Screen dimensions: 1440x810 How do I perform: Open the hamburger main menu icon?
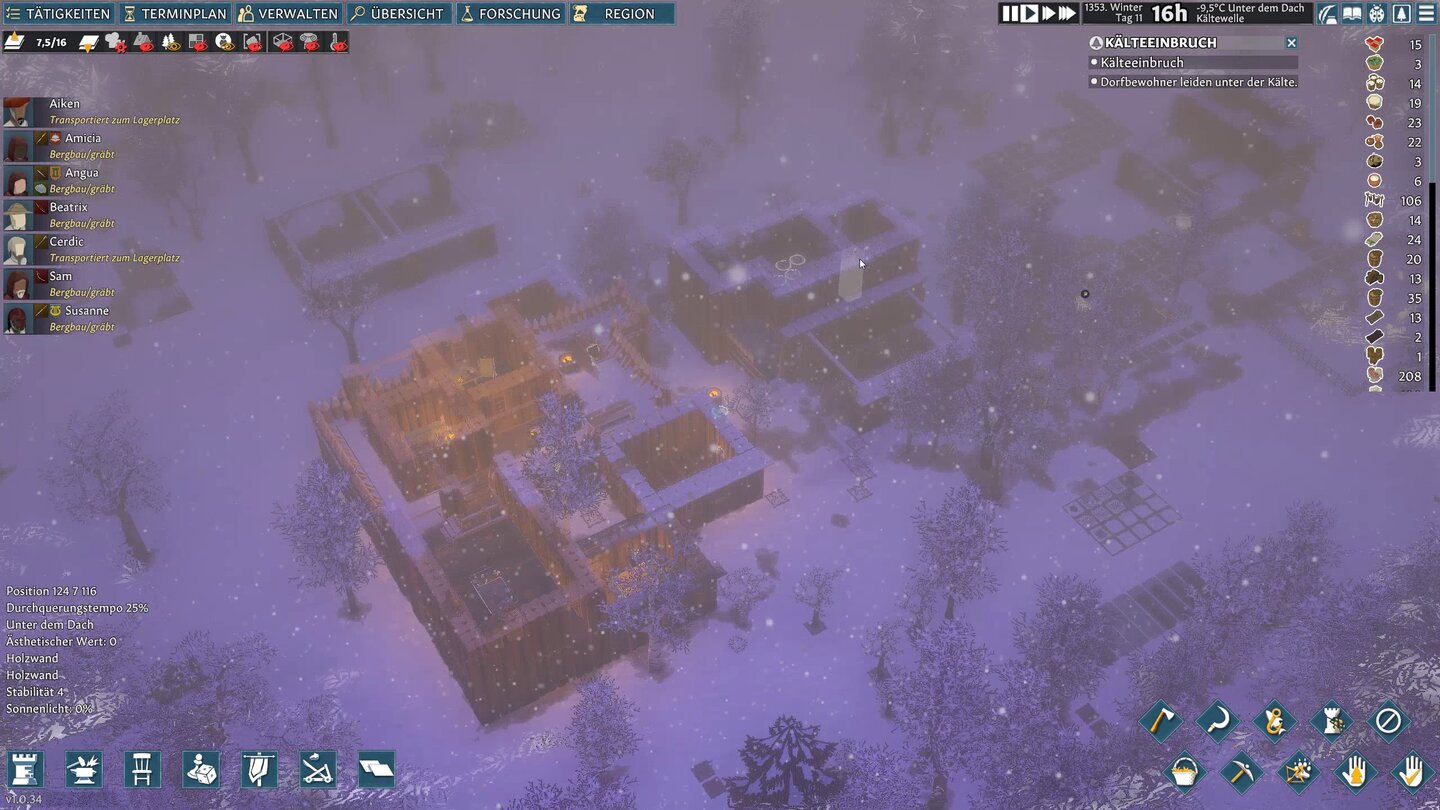coord(1426,14)
